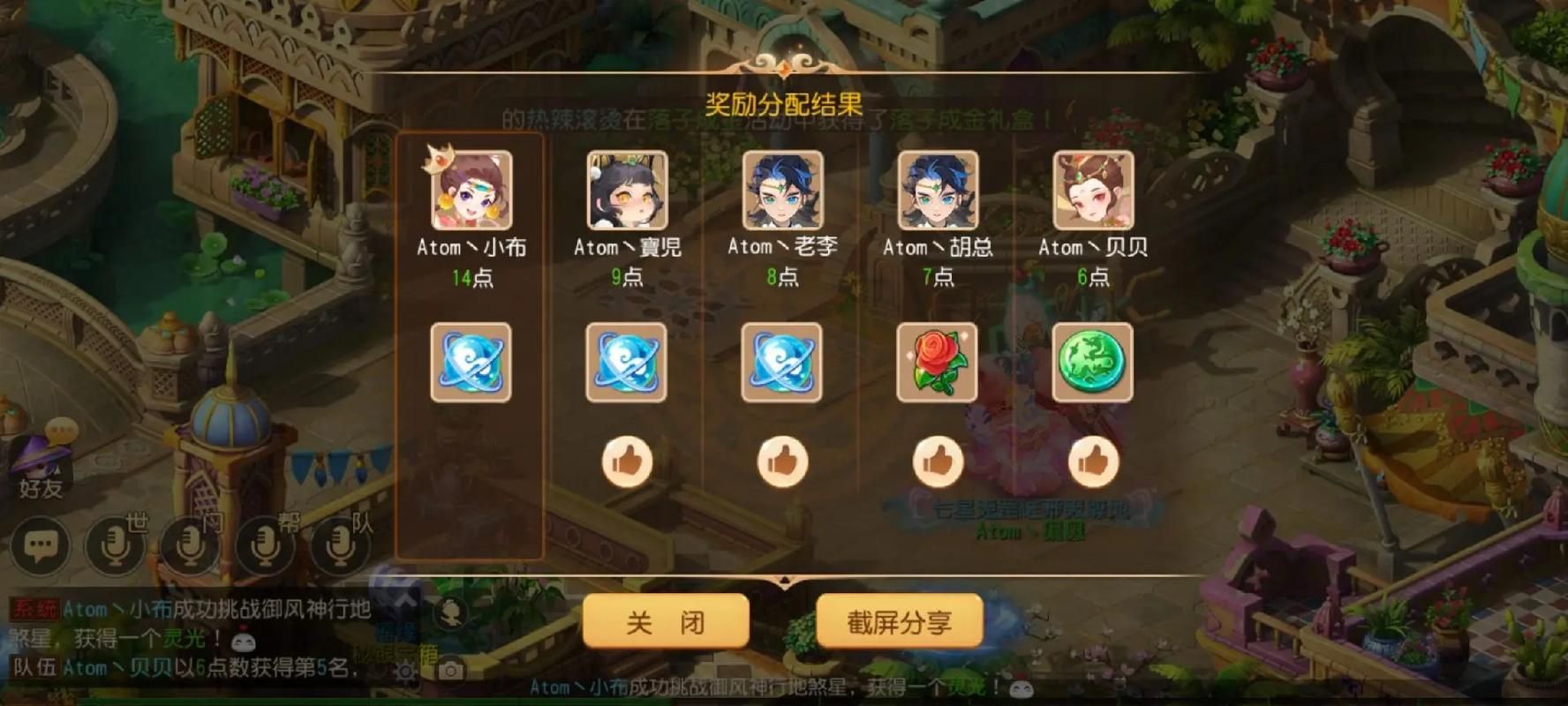Open the chat bubble icon
The width and height of the screenshot is (1568, 706).
(x=40, y=545)
